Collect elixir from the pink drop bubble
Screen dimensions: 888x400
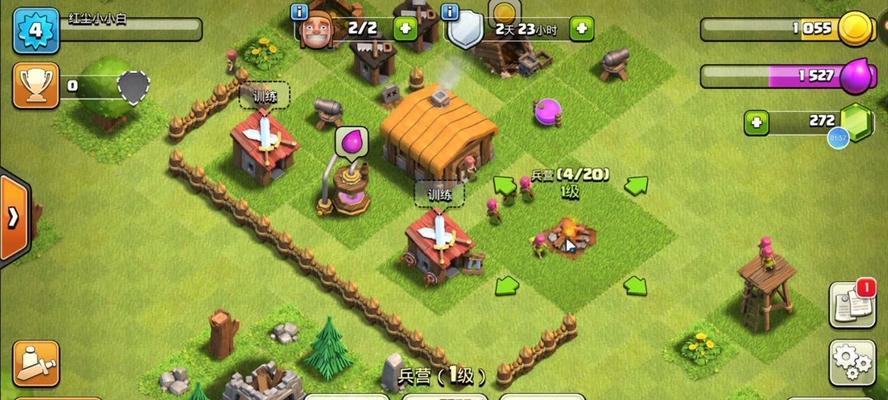[352, 141]
